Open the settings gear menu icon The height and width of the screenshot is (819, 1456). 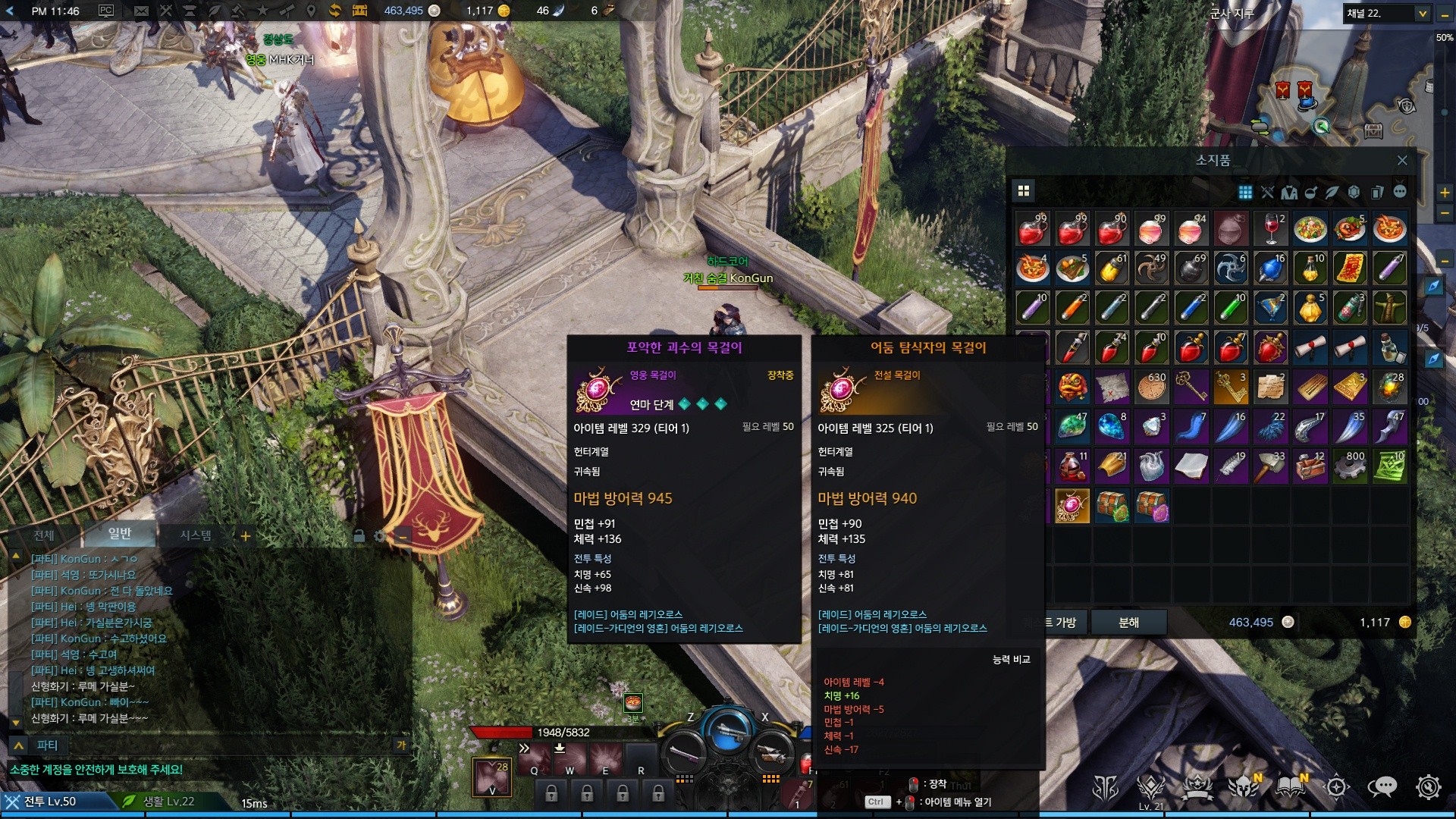(x=1428, y=787)
